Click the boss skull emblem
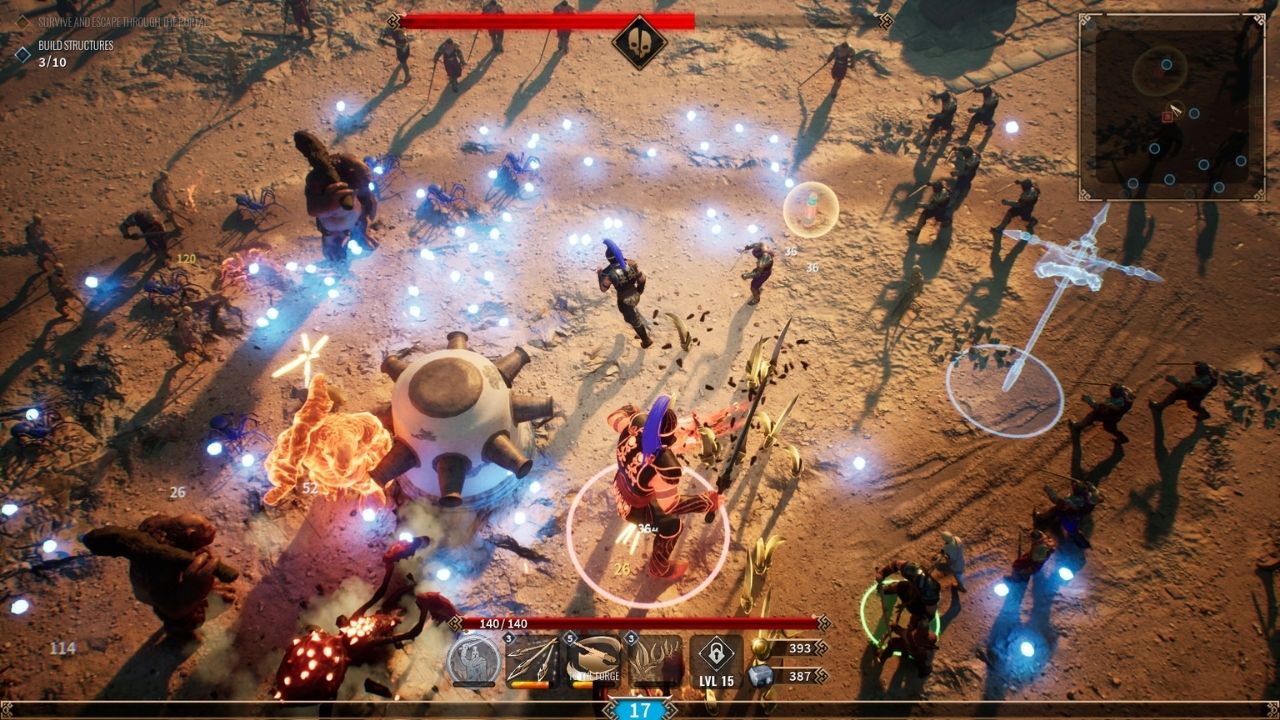Image resolution: width=1280 pixels, height=720 pixels. click(x=639, y=42)
